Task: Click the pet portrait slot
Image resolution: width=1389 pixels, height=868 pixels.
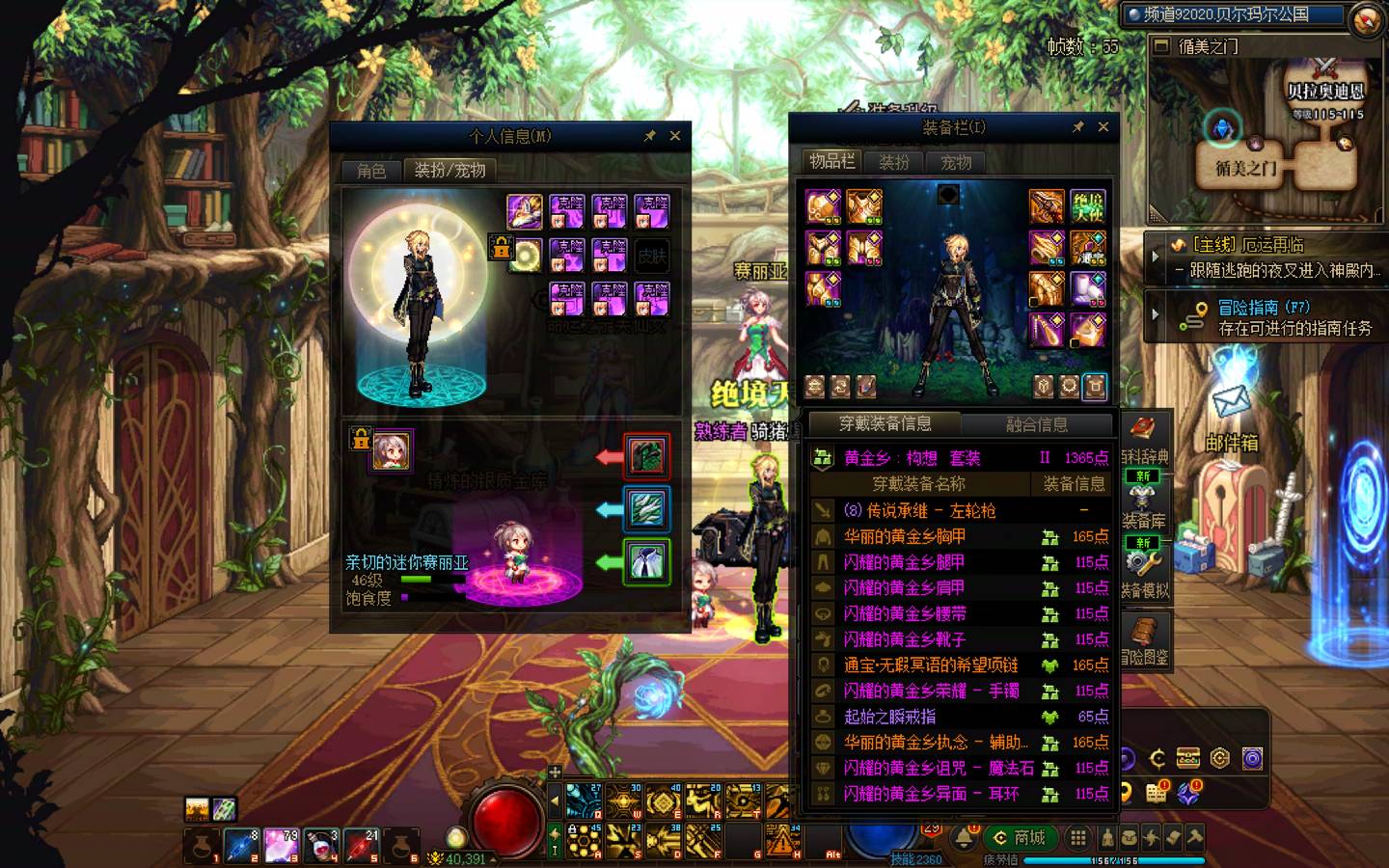Action: [392, 450]
